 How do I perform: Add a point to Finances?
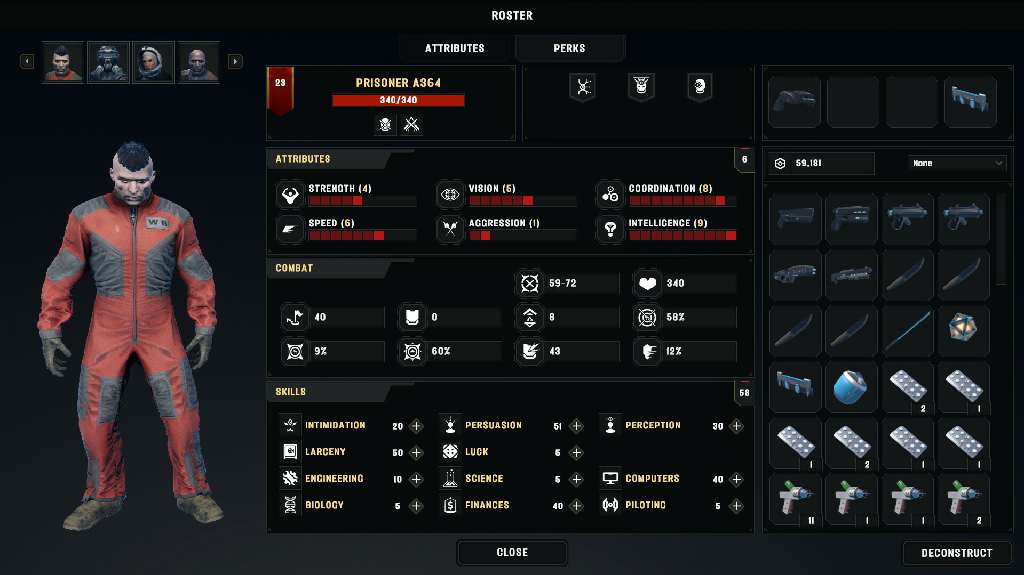point(576,506)
